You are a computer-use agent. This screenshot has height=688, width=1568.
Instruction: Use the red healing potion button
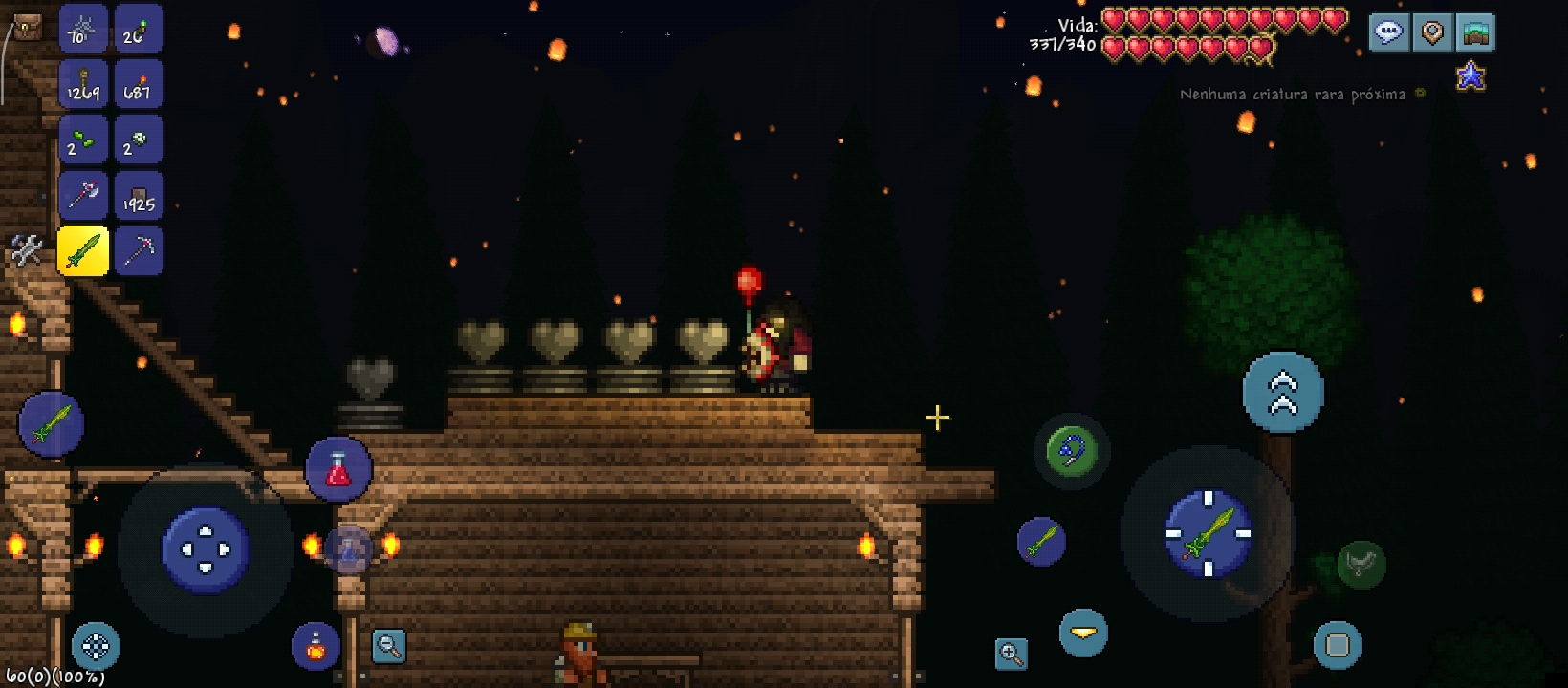(x=339, y=470)
